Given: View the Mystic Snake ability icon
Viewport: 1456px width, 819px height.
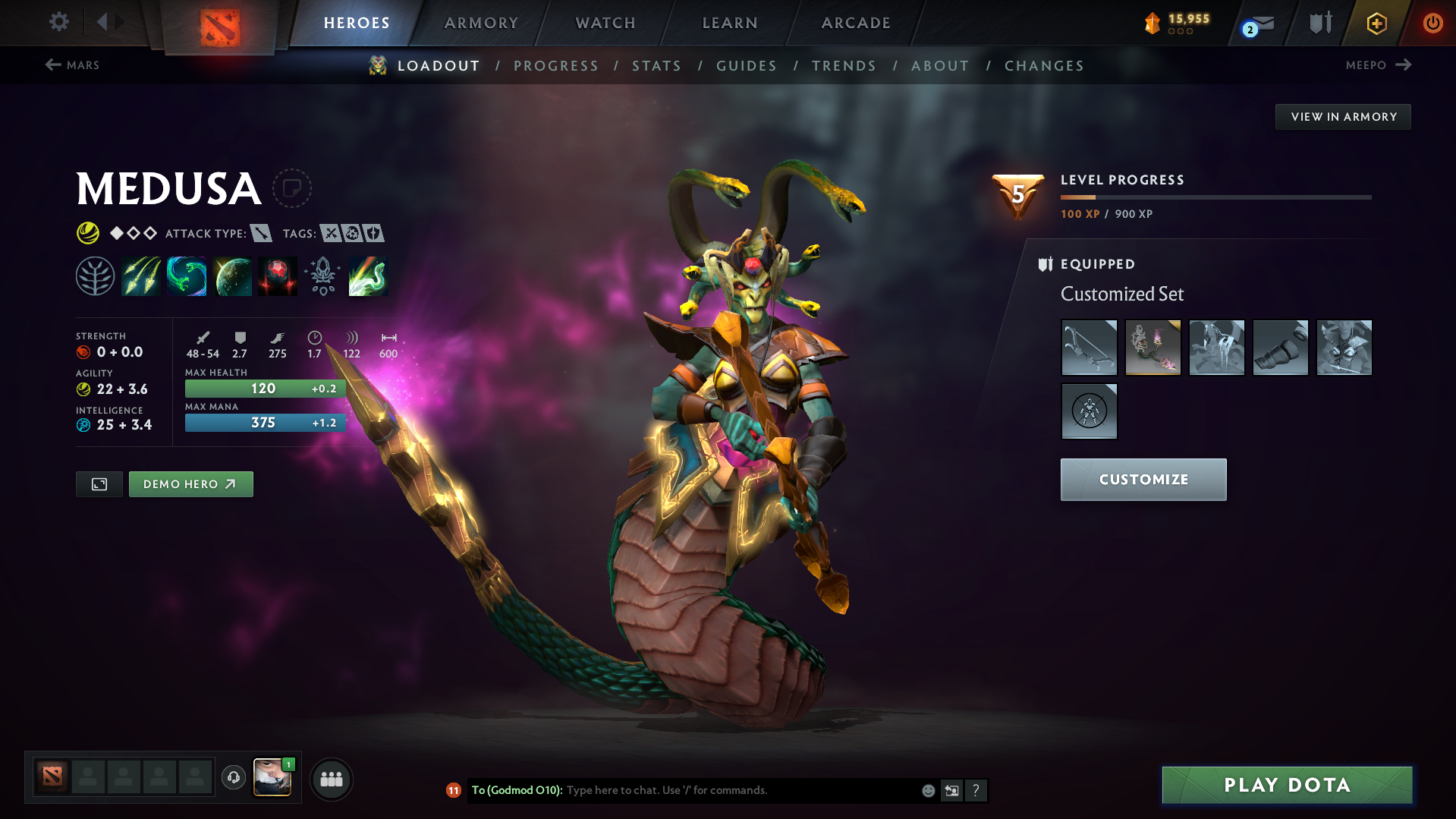Looking at the screenshot, I should tap(187, 276).
